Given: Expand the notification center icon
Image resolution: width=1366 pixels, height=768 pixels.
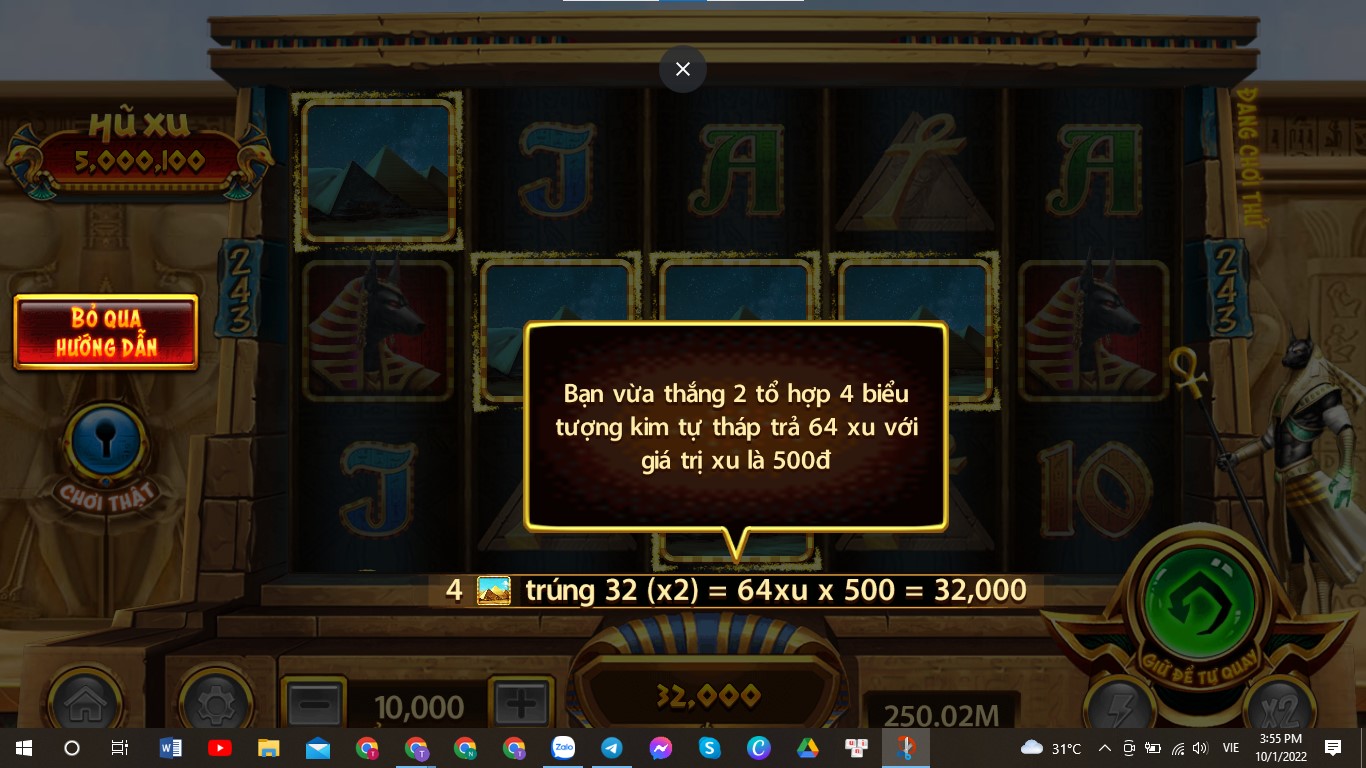Looking at the screenshot, I should point(1334,747).
